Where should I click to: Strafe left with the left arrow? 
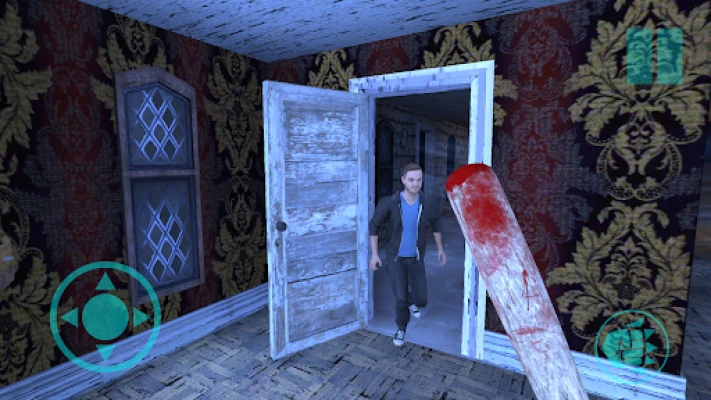70,318
